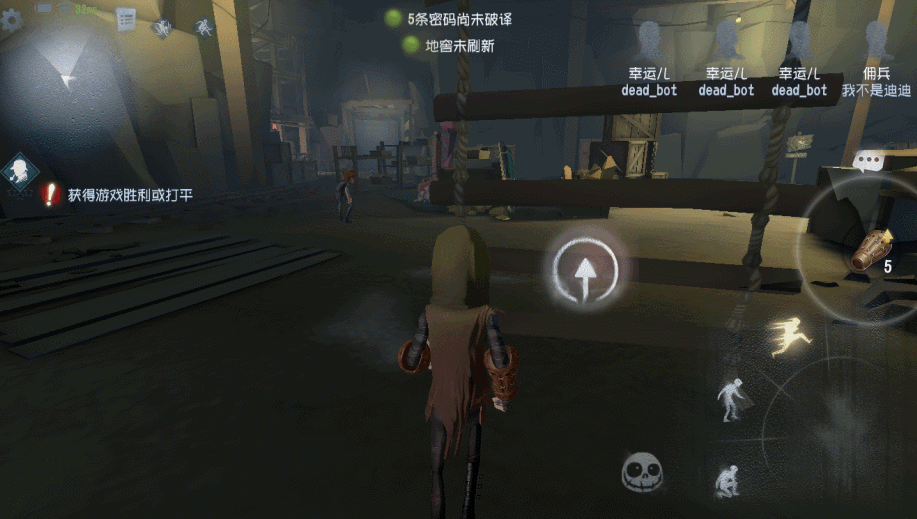Screen dimensions: 917x519
Task: Tap the skull face emote button
Action: point(641,471)
